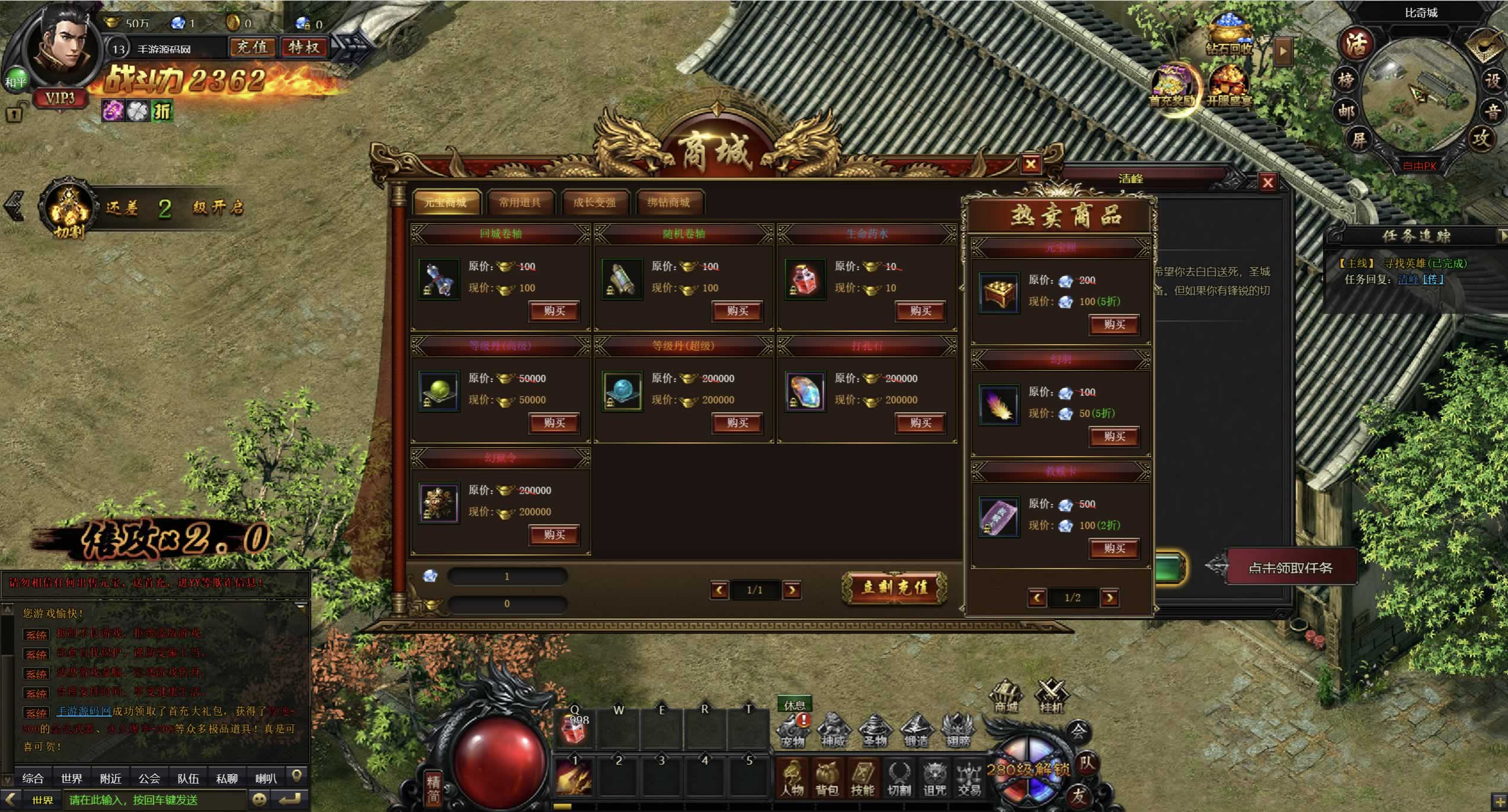Viewport: 1508px width, 812px height.
Task: Close the 清峰 NPC dialogue window
Action: tap(1267, 182)
